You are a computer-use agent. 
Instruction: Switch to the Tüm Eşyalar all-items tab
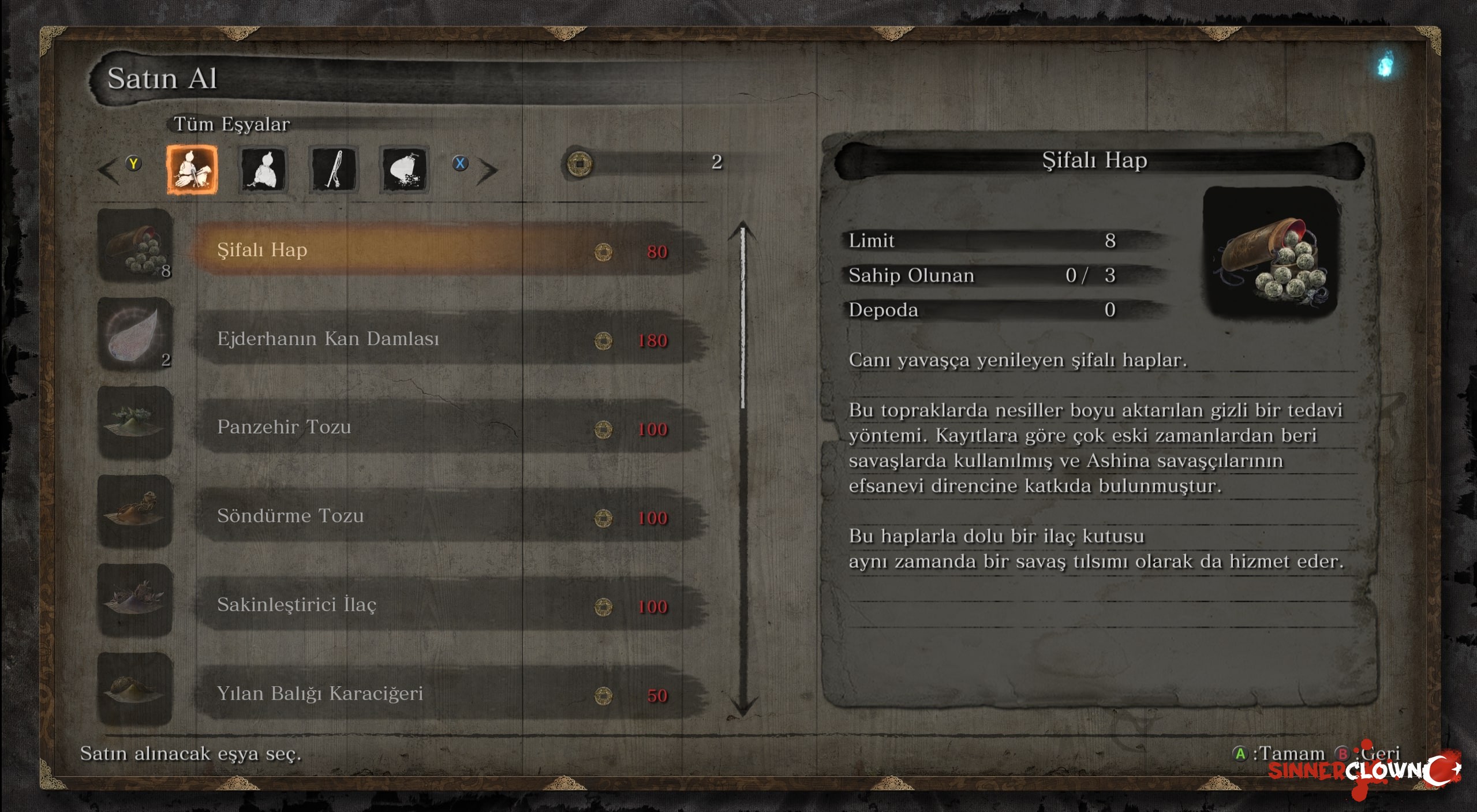point(192,169)
